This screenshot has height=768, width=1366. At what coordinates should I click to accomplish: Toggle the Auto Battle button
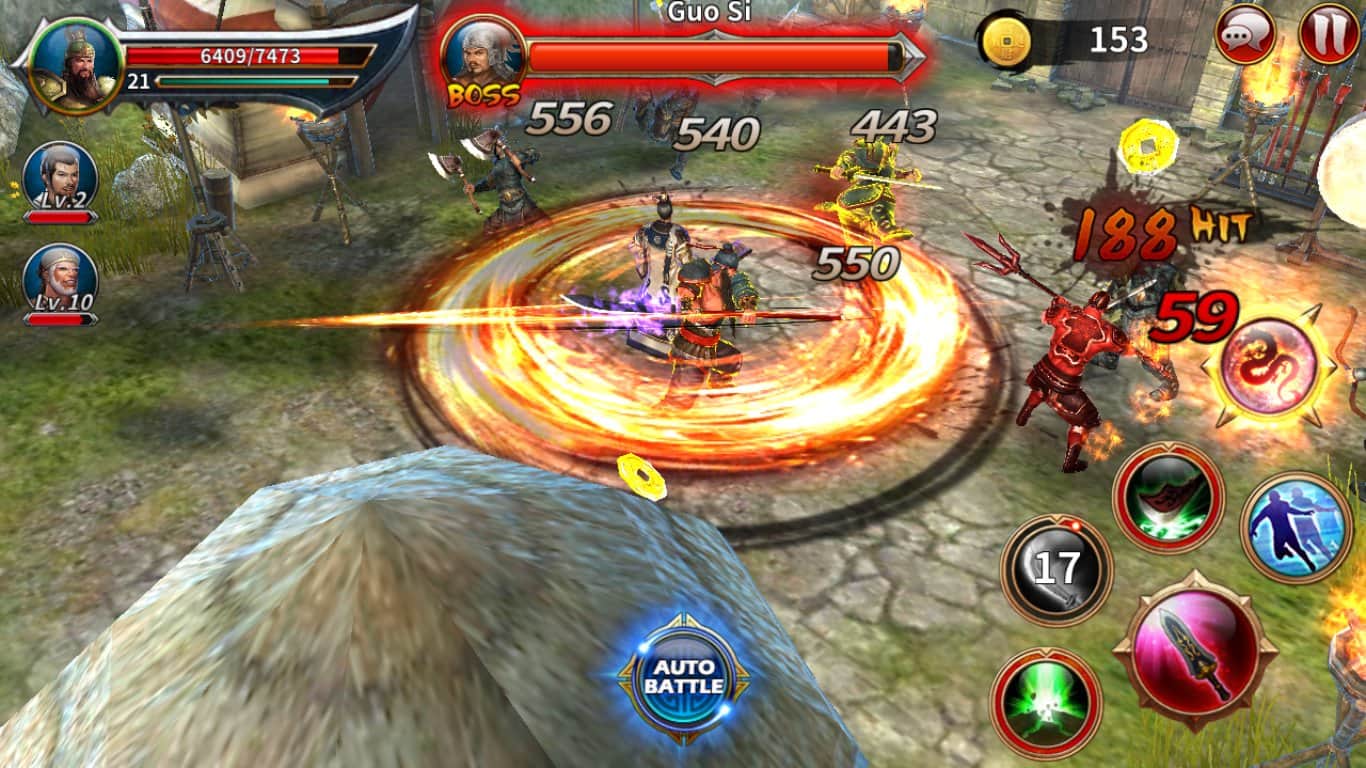[x=684, y=678]
